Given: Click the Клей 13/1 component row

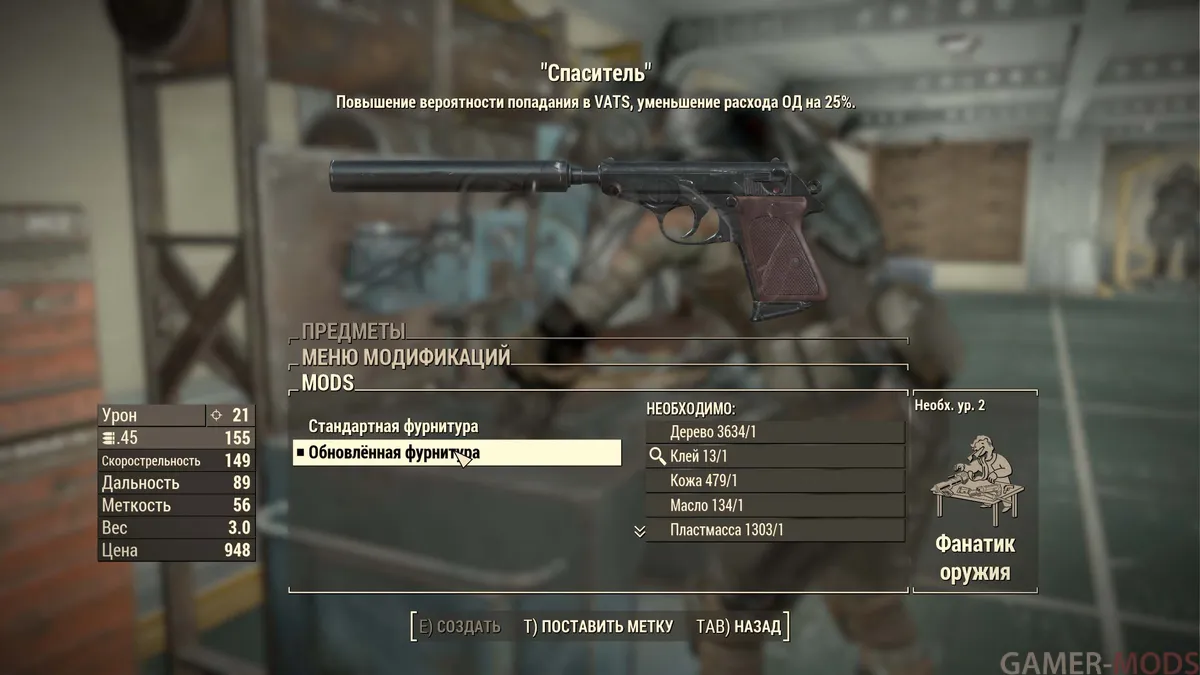Looking at the screenshot, I should (774, 456).
